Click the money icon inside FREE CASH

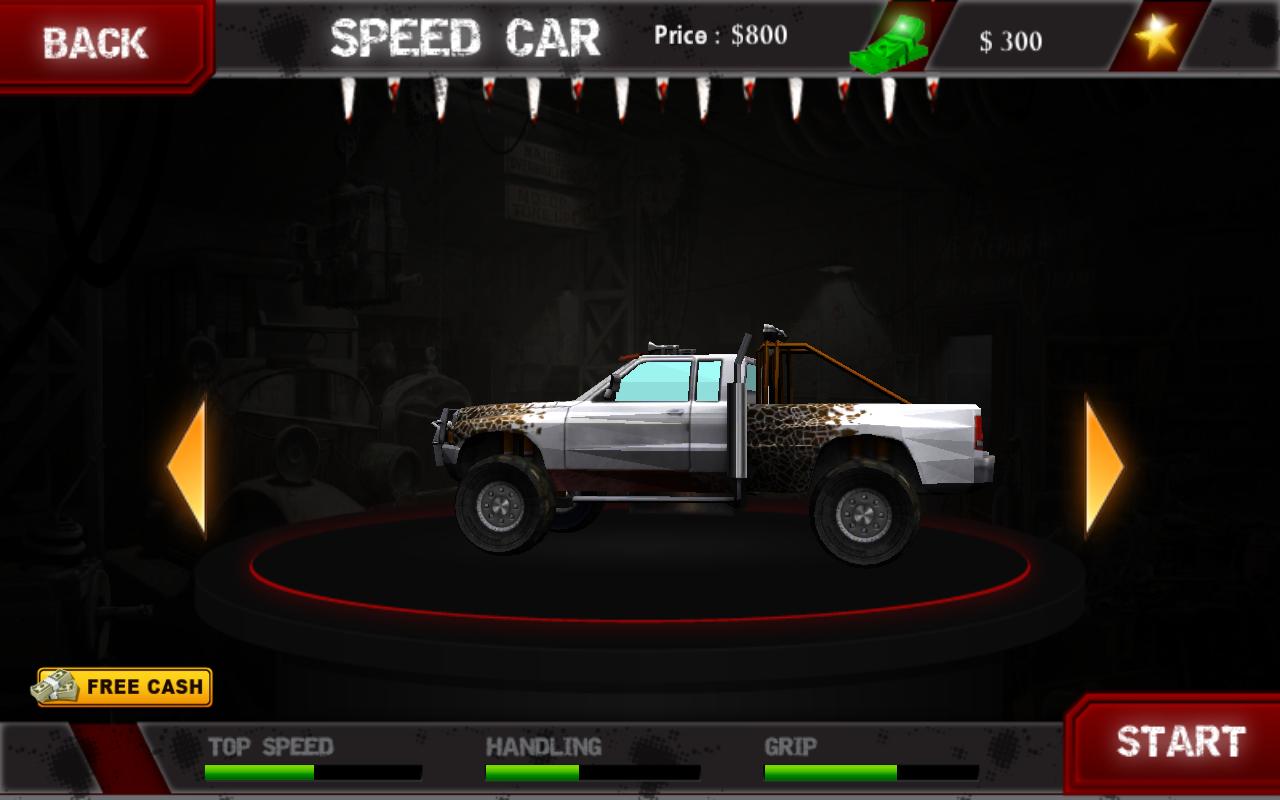click(58, 687)
